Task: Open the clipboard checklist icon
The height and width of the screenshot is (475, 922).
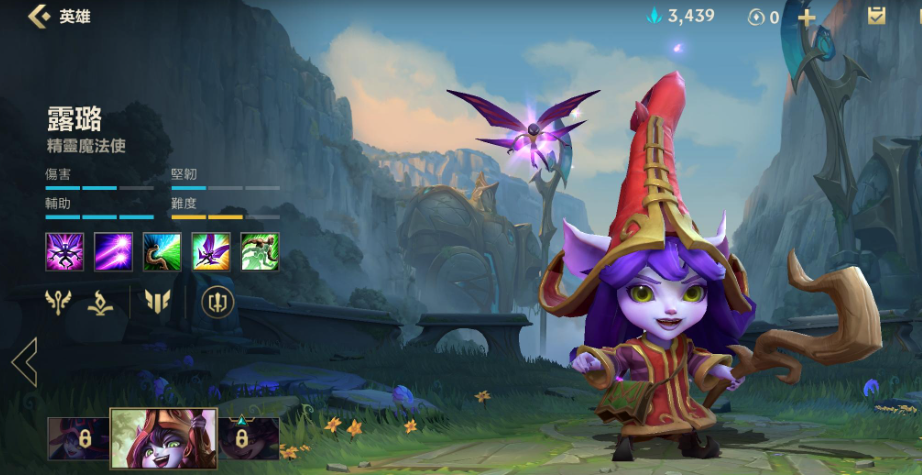Action: (877, 15)
